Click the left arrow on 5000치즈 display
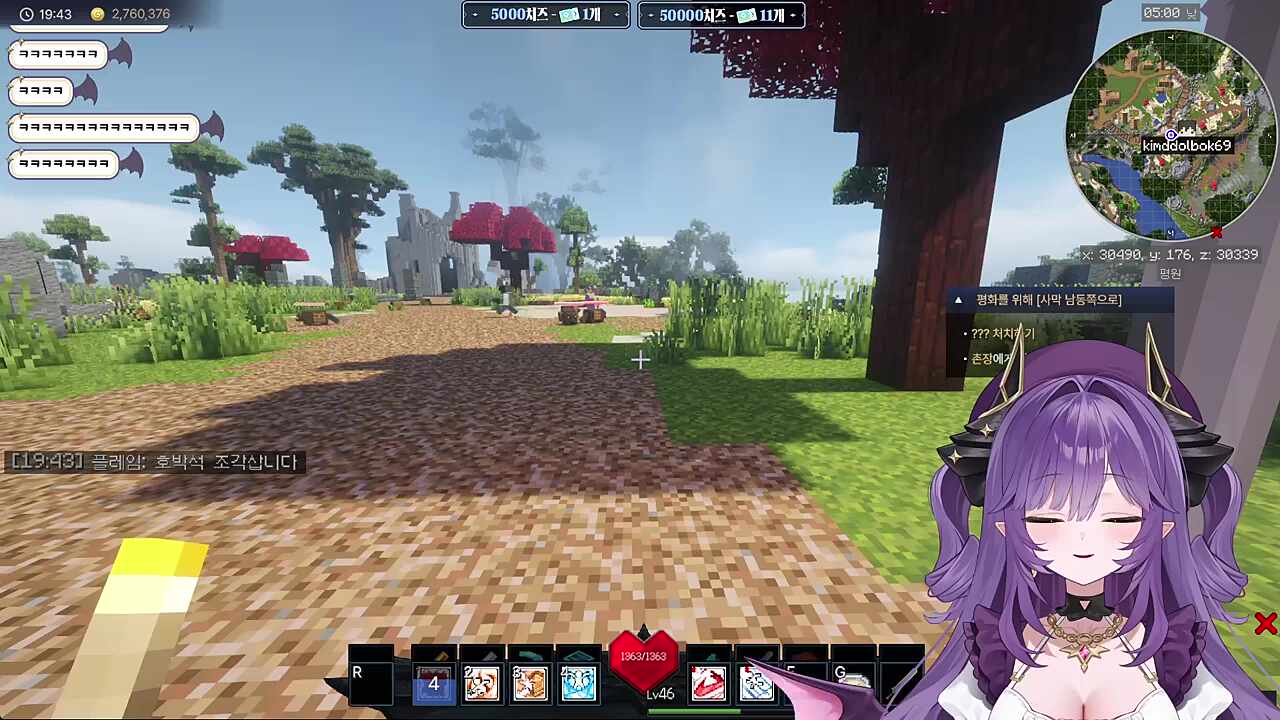Viewport: 1280px width, 720px height. pos(475,15)
